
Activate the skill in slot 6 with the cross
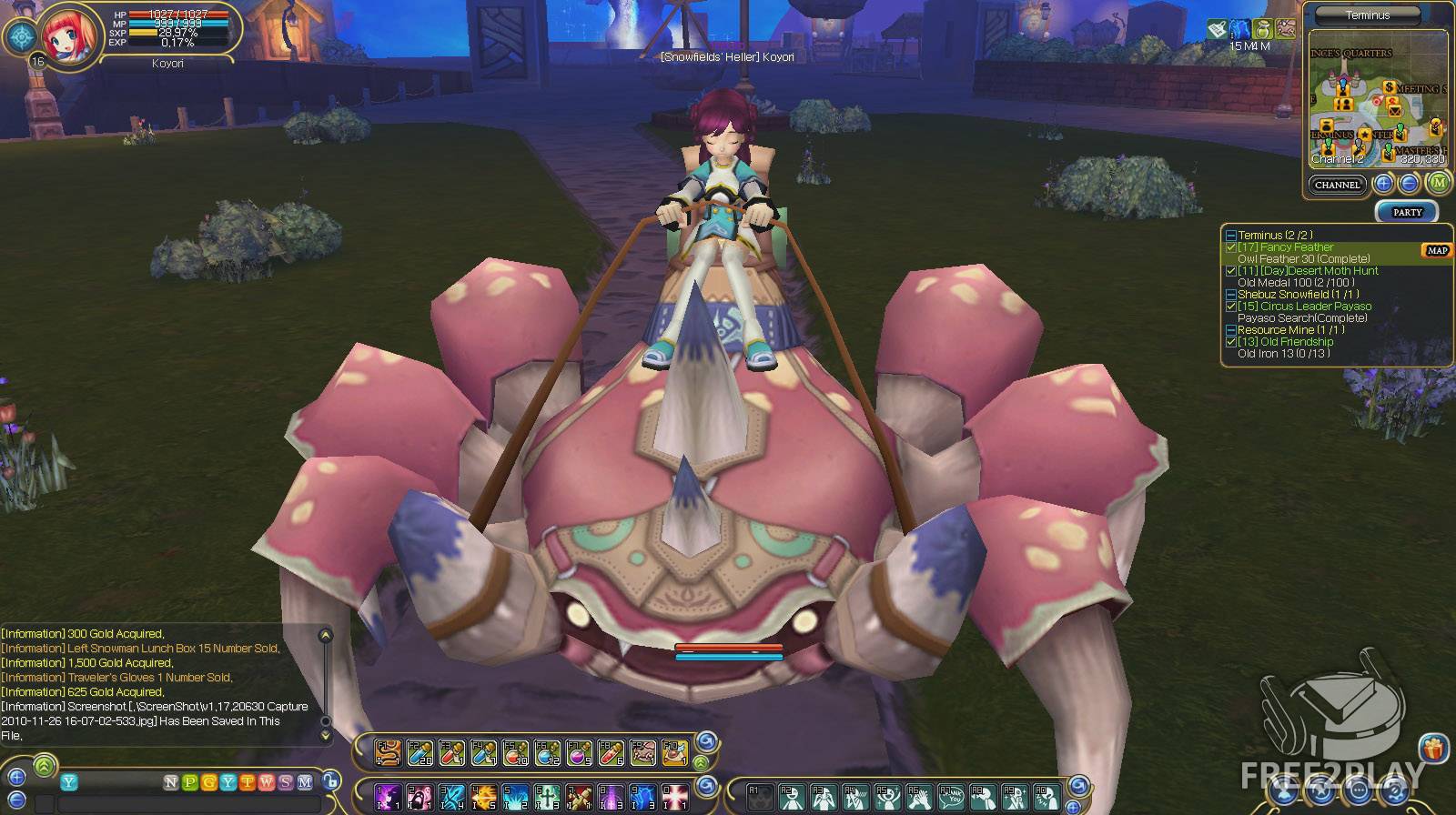point(548,797)
